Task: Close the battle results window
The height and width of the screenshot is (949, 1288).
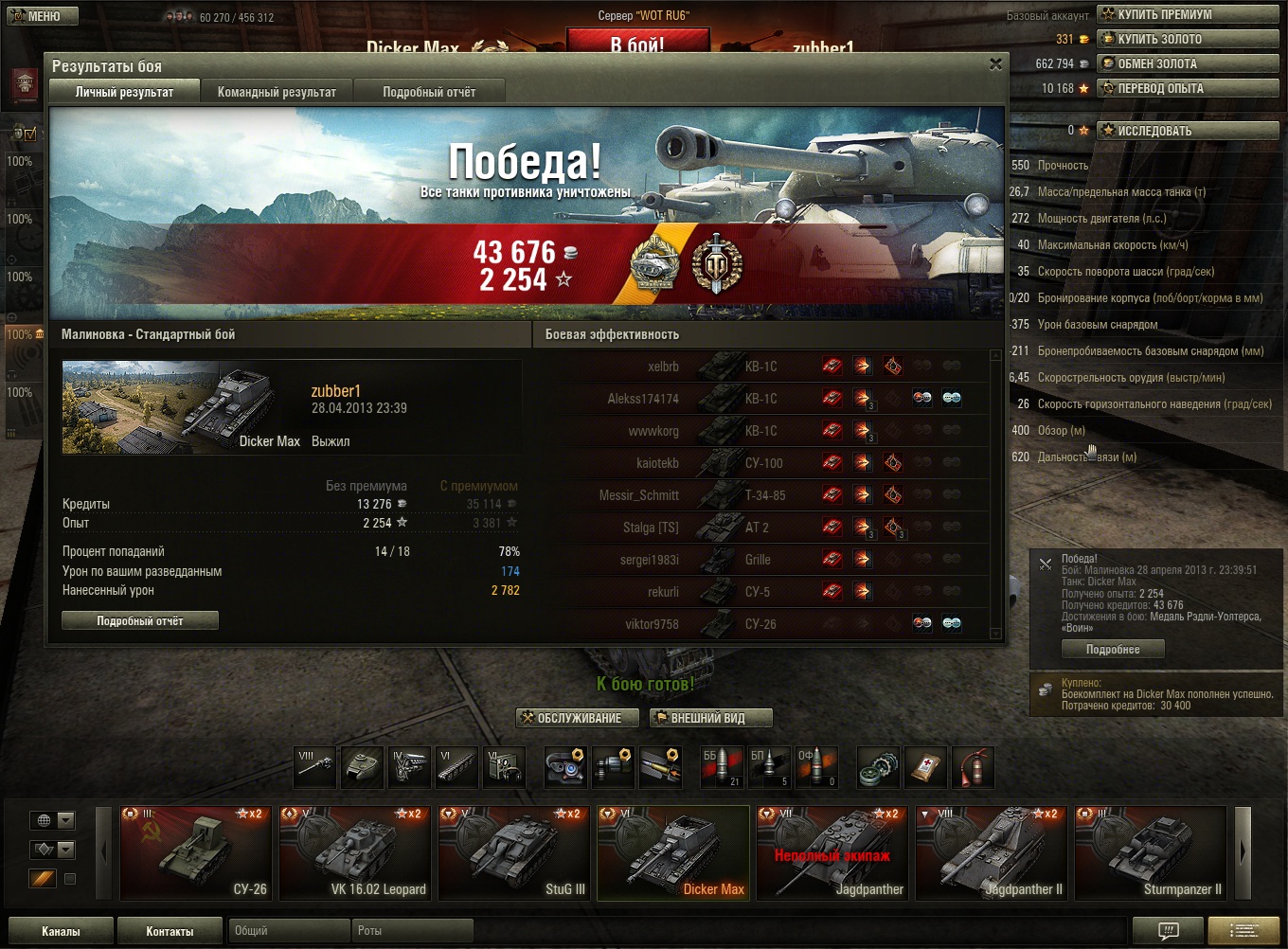Action: pyautogui.click(x=995, y=64)
